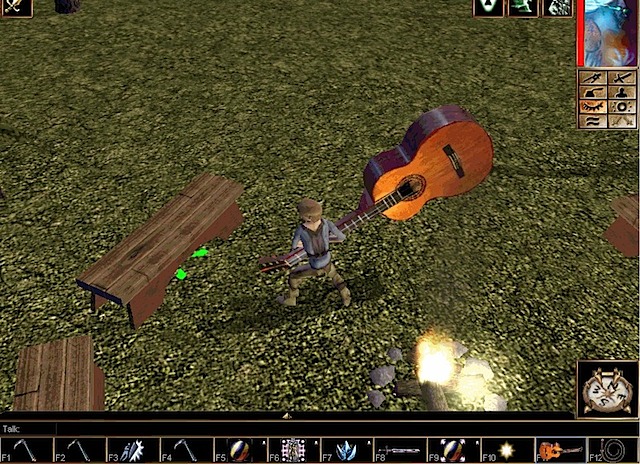Open the character portrait
This screenshot has height=464, width=640.
pos(610,33)
